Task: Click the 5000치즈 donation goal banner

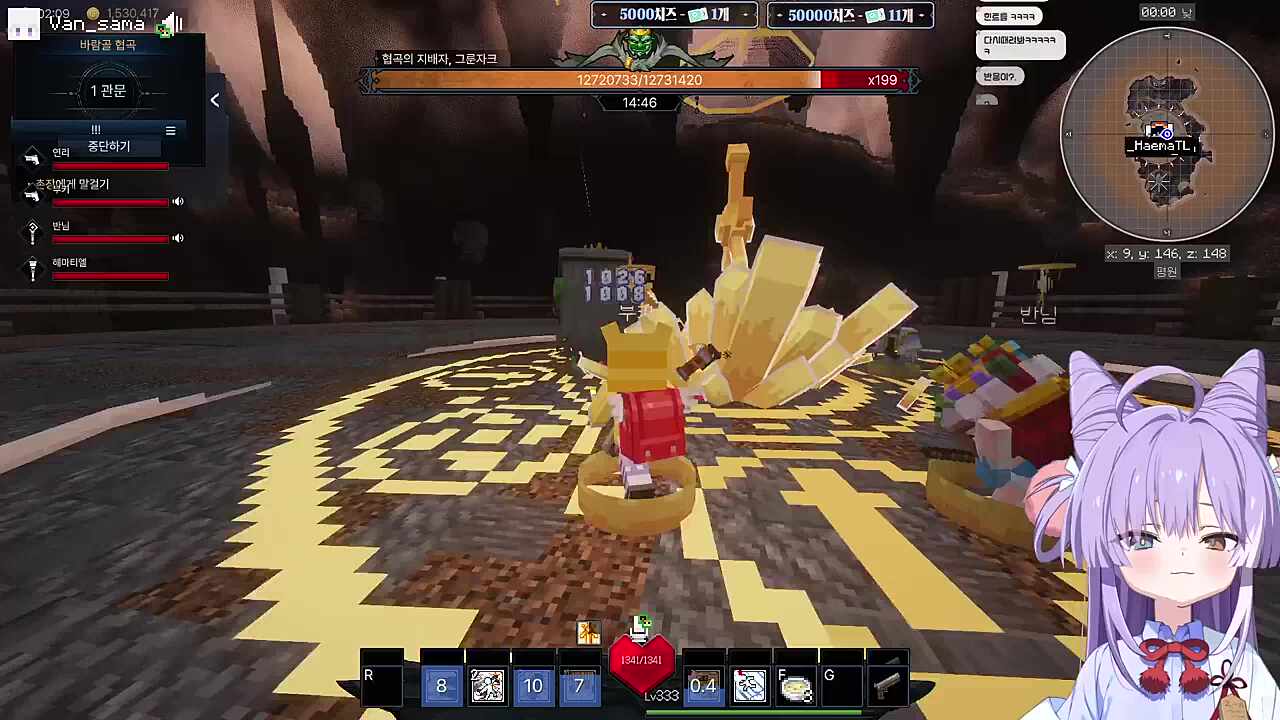Action: pos(675,15)
